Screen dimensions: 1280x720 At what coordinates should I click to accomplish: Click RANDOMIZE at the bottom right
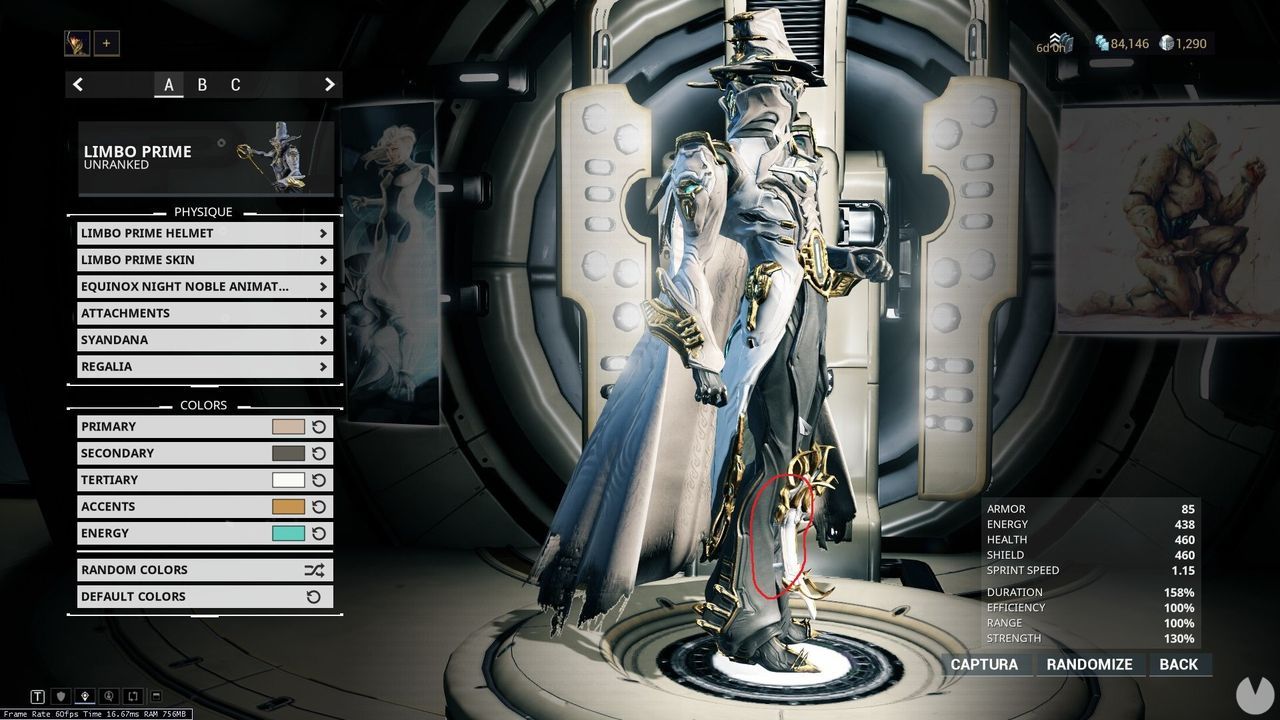pyautogui.click(x=1089, y=664)
